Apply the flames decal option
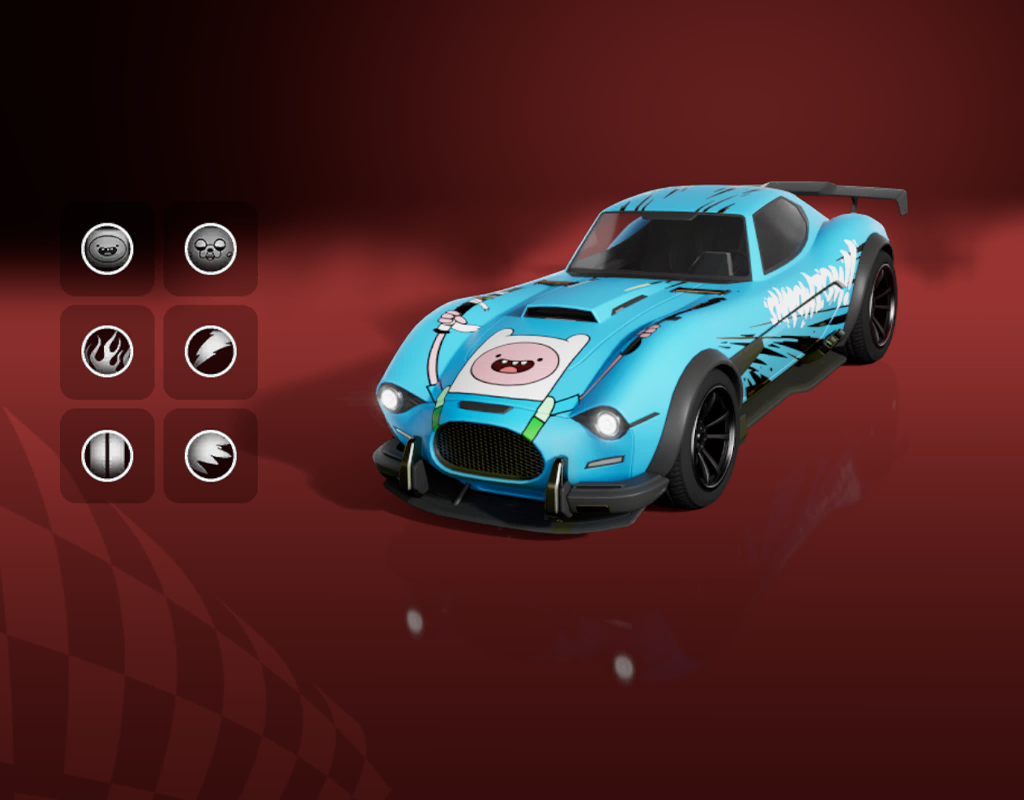The height and width of the screenshot is (800, 1024). click(x=107, y=352)
